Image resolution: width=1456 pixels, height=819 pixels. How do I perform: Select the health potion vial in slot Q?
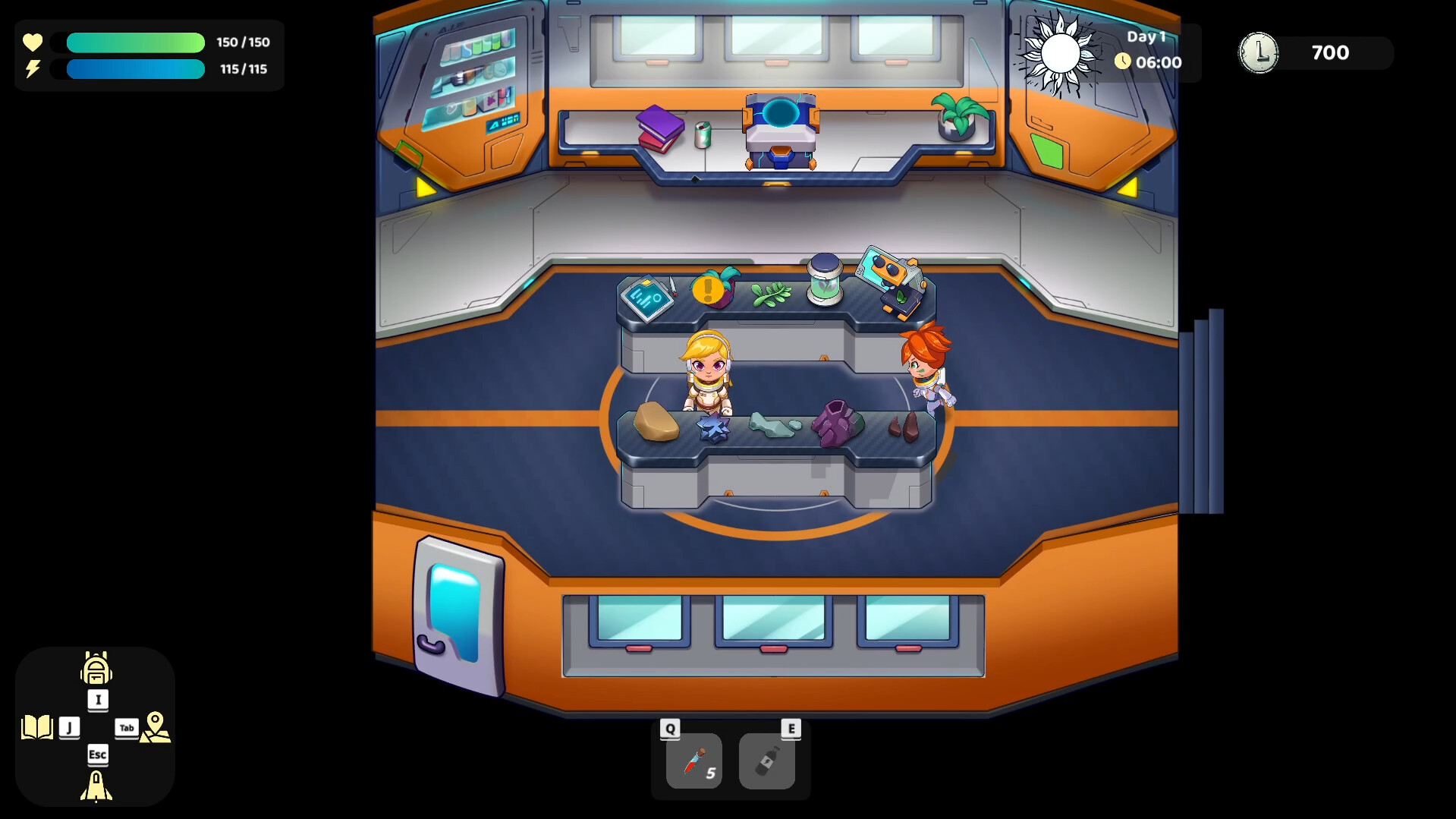pos(693,761)
